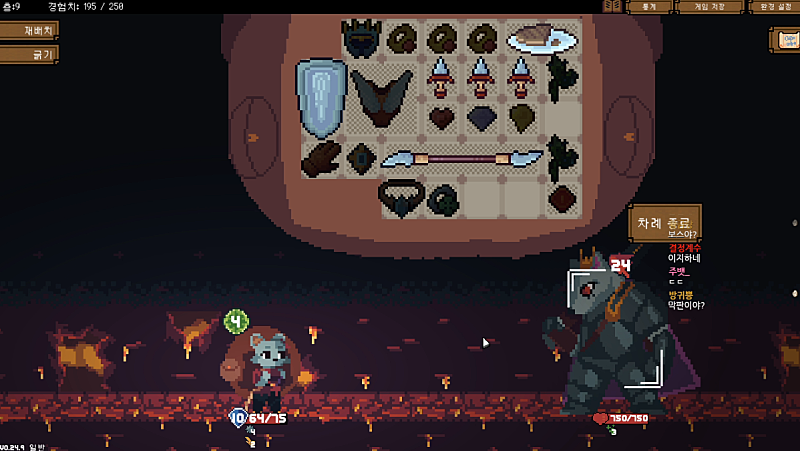The width and height of the screenshot is (800, 451).
Task: Open the scroll map icon
Action: (785, 40)
